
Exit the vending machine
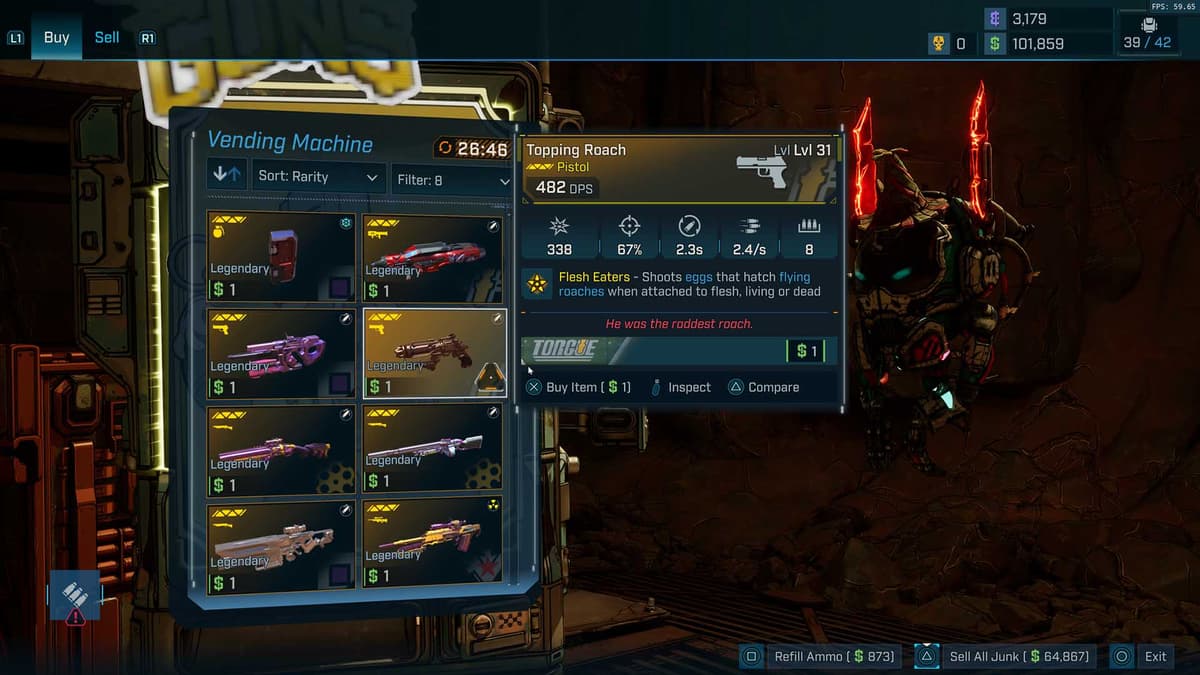(x=1144, y=657)
